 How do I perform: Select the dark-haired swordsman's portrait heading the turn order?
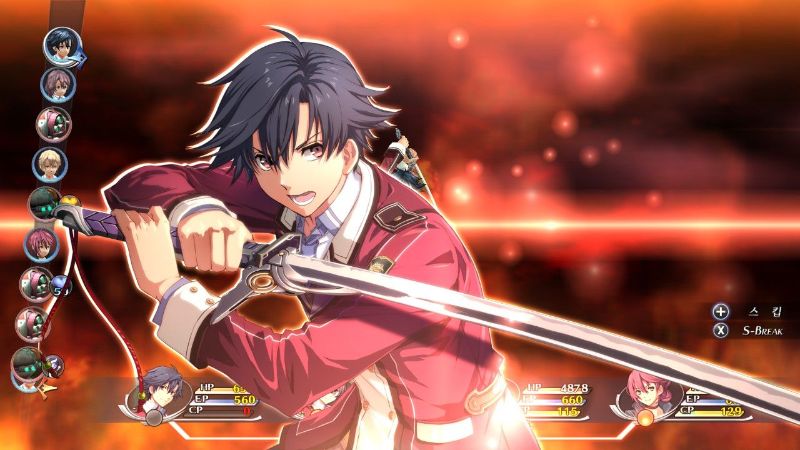62,46
